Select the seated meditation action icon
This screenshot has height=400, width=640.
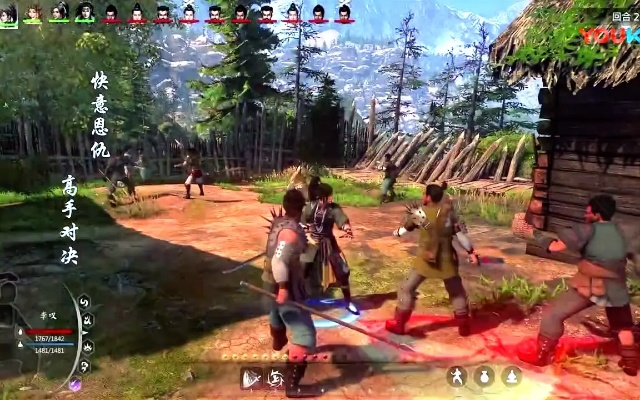point(512,376)
